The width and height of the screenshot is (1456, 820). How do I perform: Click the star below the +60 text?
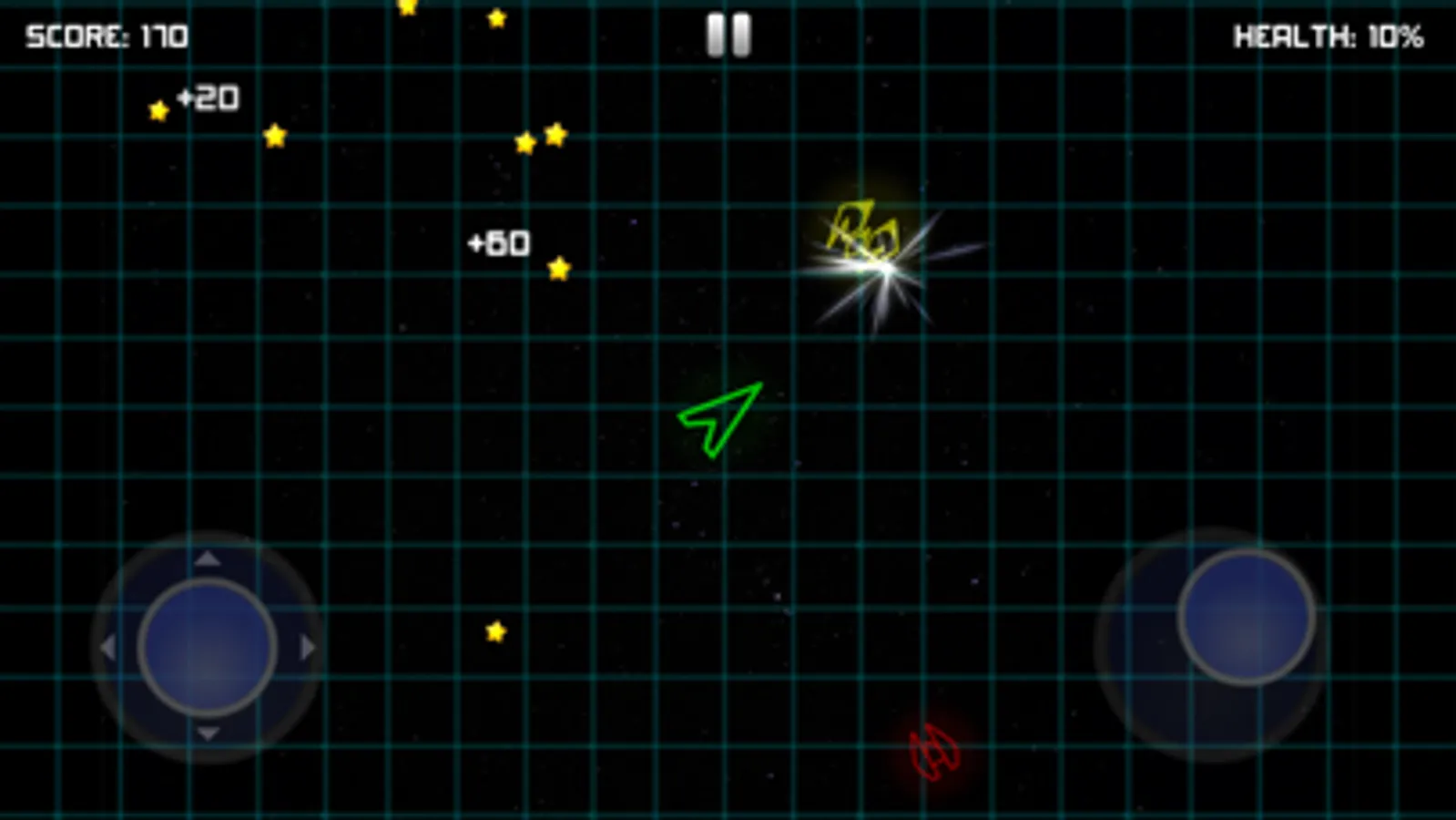point(557,269)
